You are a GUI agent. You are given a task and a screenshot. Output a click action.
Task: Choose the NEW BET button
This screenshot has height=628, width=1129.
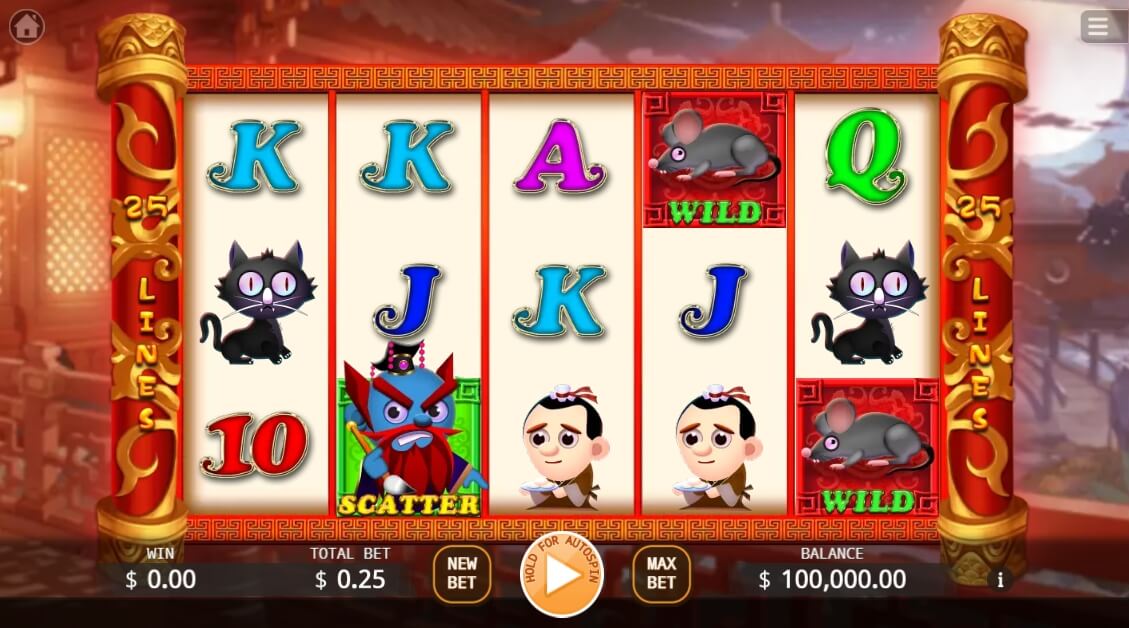(x=462, y=574)
